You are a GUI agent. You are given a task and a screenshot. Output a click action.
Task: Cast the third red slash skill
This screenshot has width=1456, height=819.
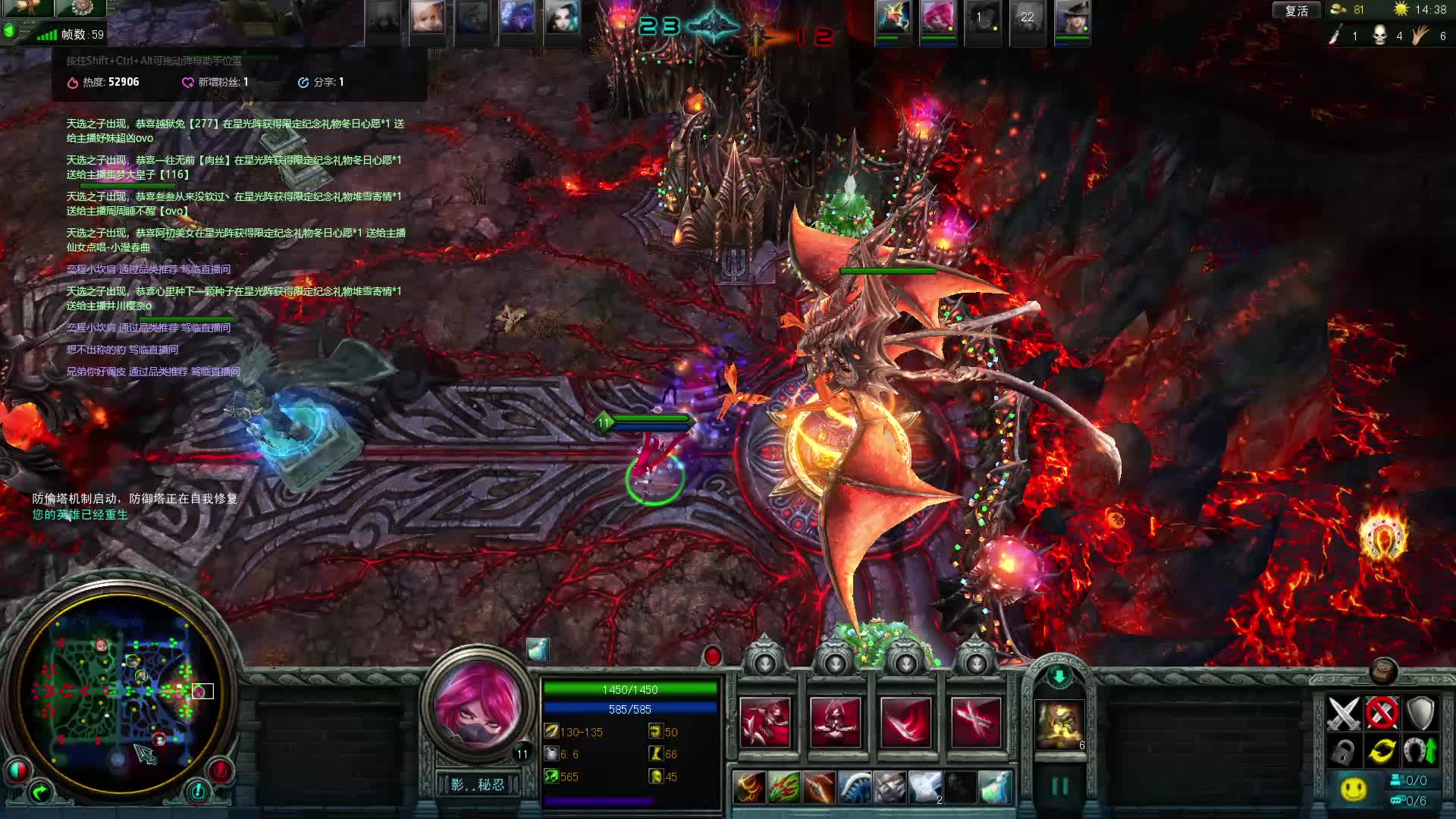click(905, 723)
